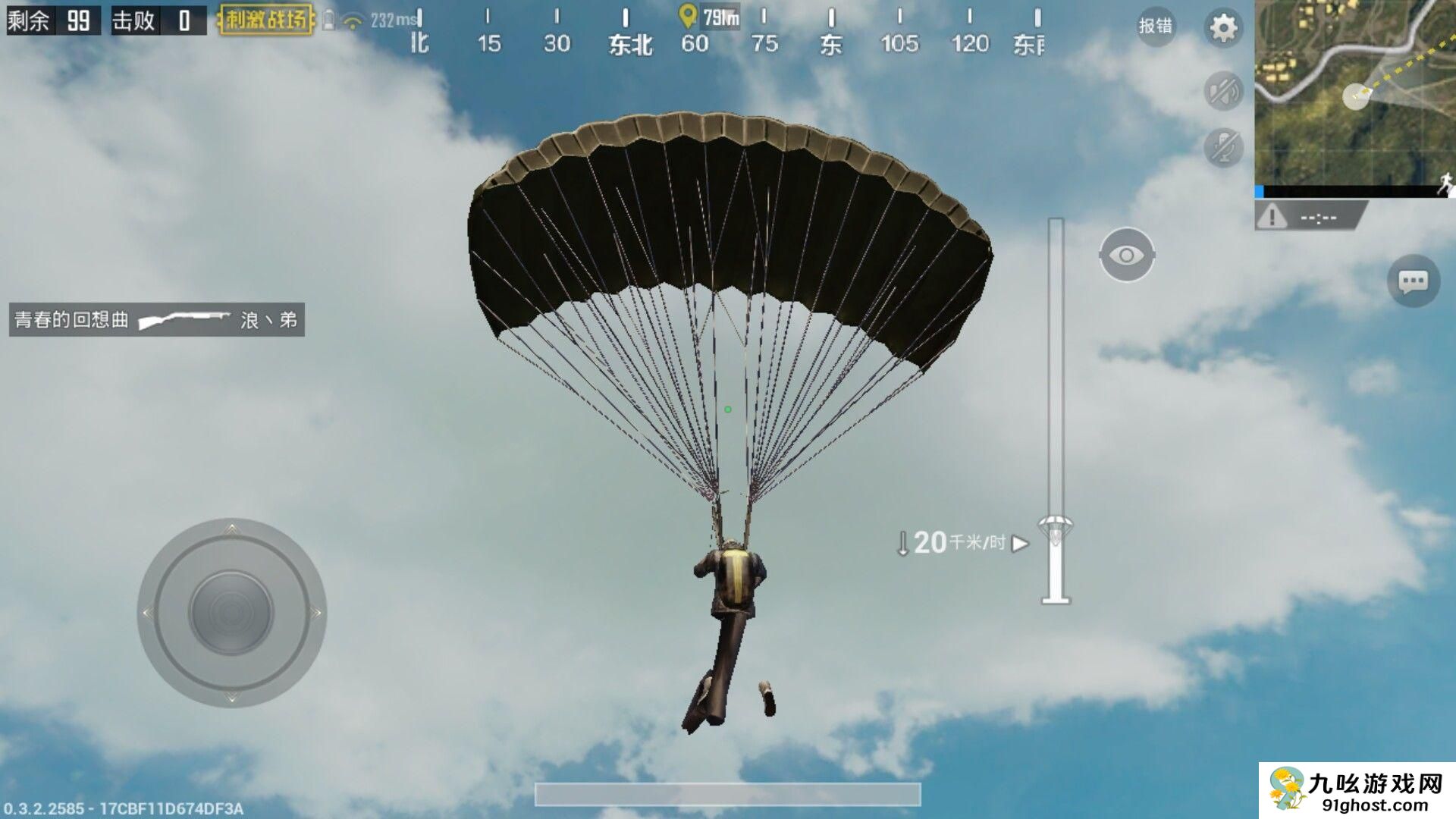The image size is (1456, 819).
Task: Tap the virtual movement joystick
Action: point(231,613)
